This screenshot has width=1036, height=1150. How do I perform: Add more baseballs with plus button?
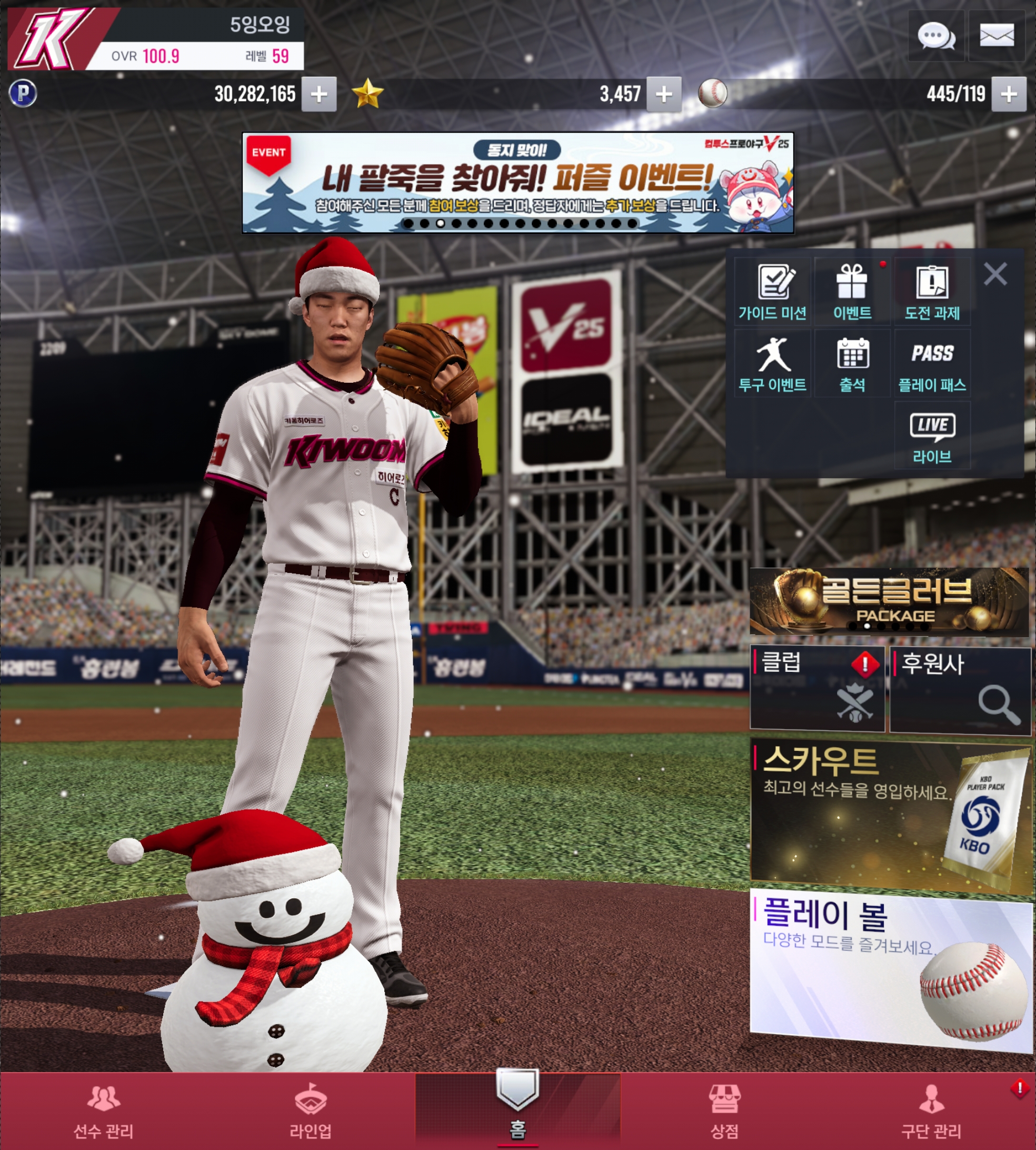[x=1008, y=94]
